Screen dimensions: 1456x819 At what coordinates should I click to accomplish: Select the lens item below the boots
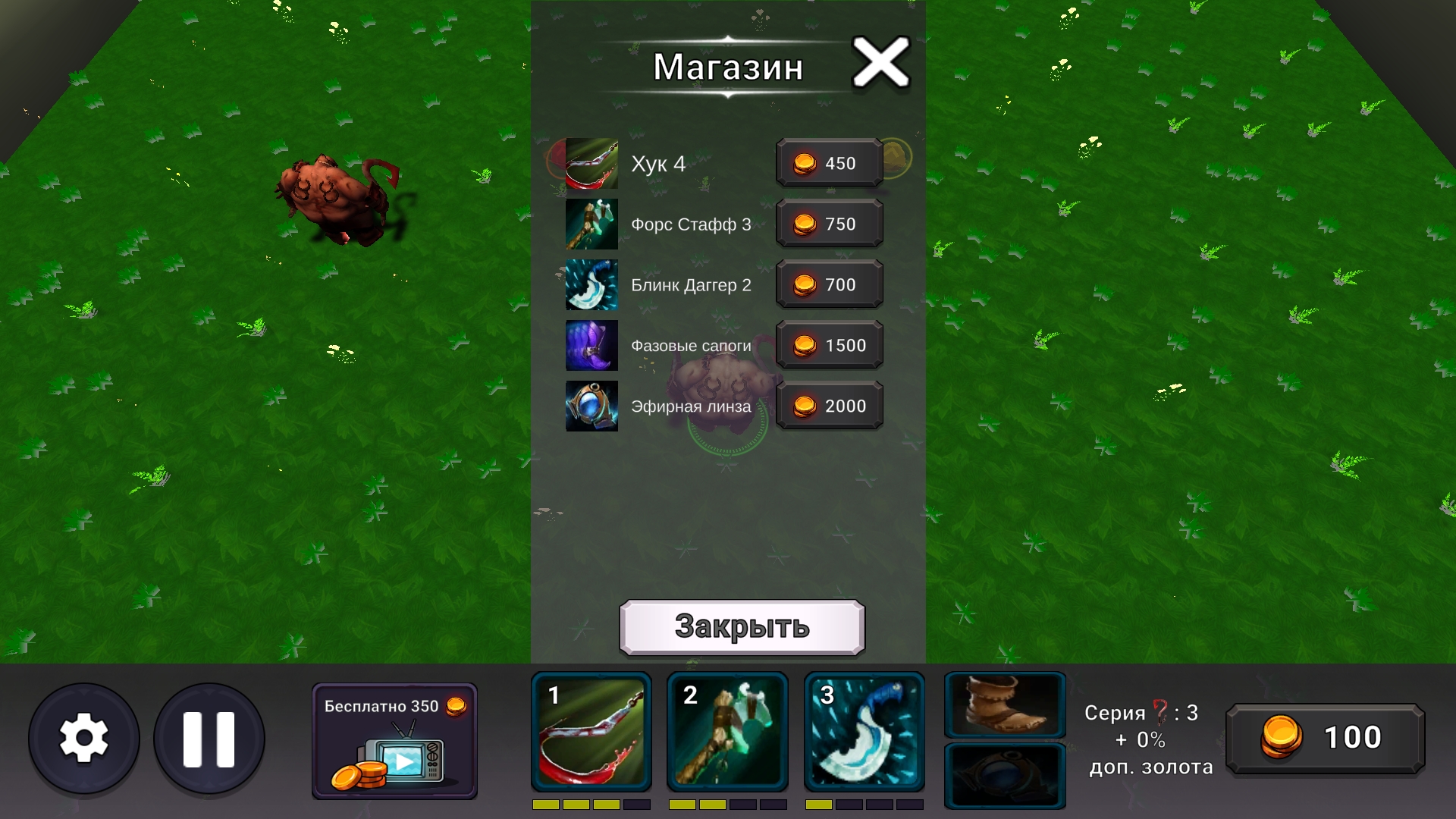1005,773
